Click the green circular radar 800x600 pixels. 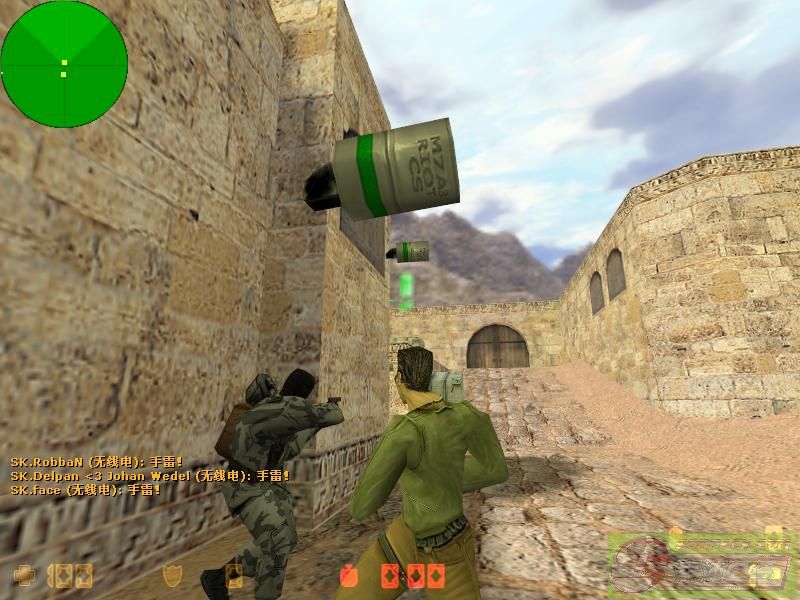[x=64, y=64]
